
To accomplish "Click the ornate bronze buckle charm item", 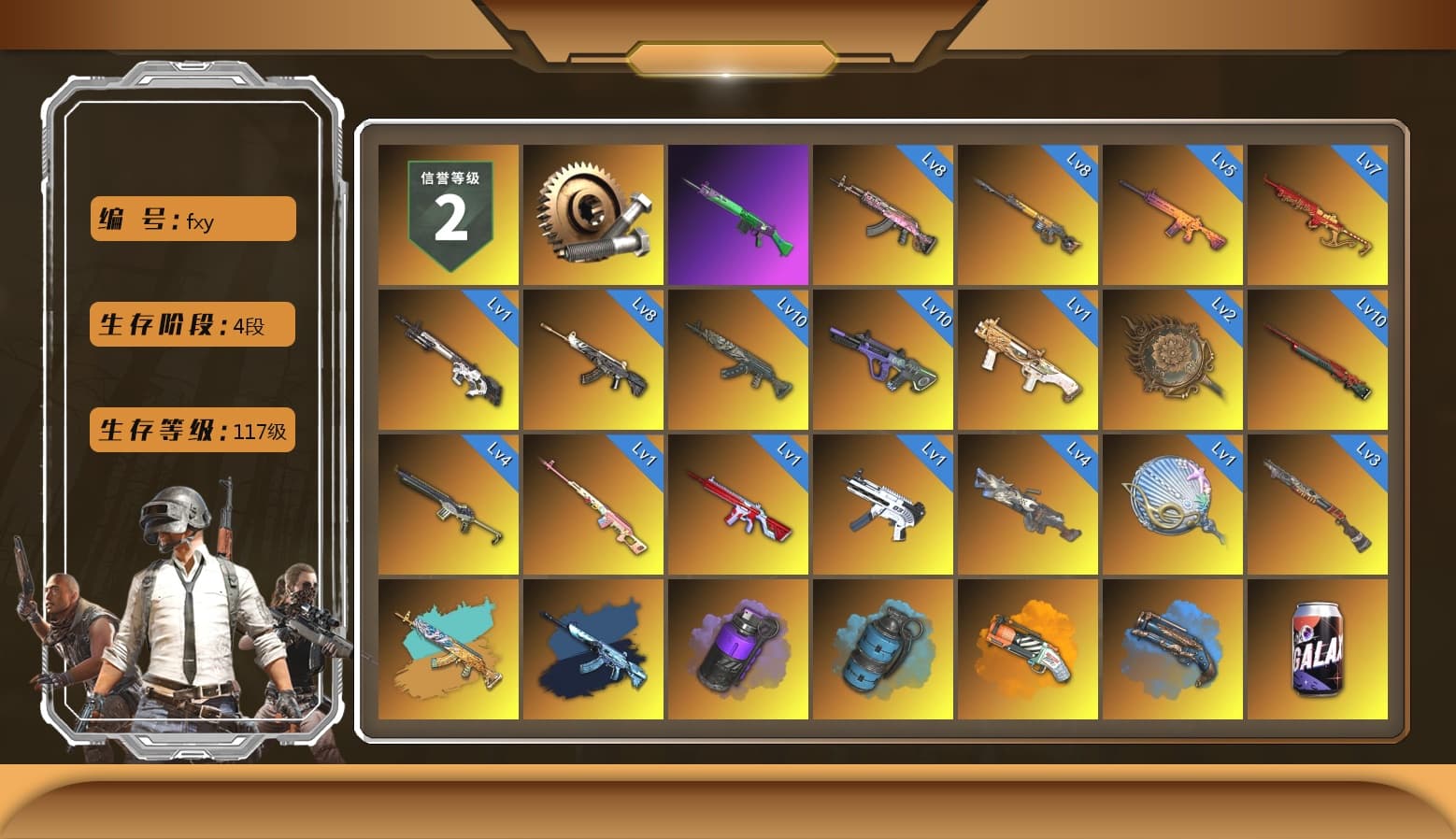I will click(x=1174, y=360).
